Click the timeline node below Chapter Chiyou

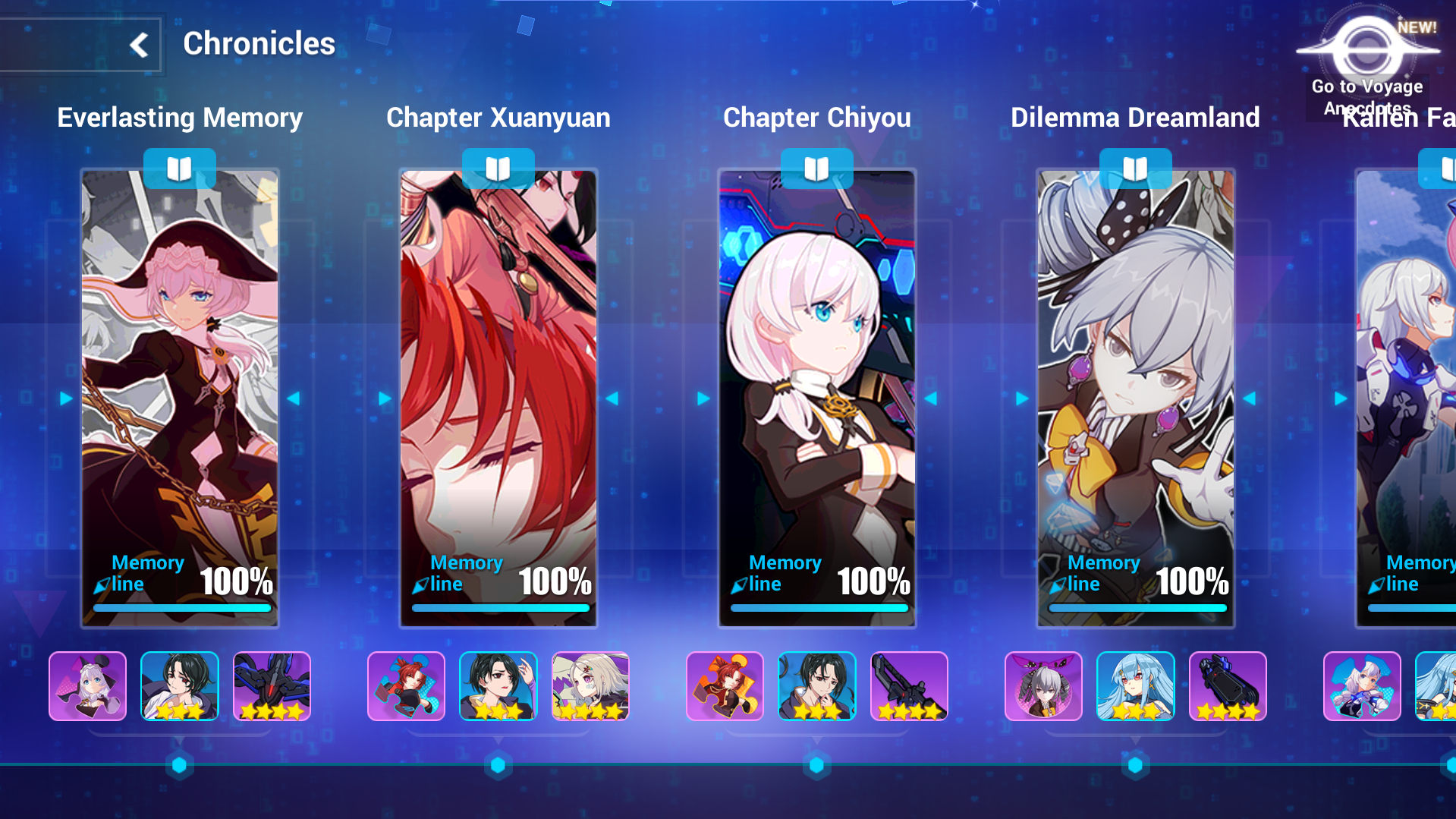point(817,765)
